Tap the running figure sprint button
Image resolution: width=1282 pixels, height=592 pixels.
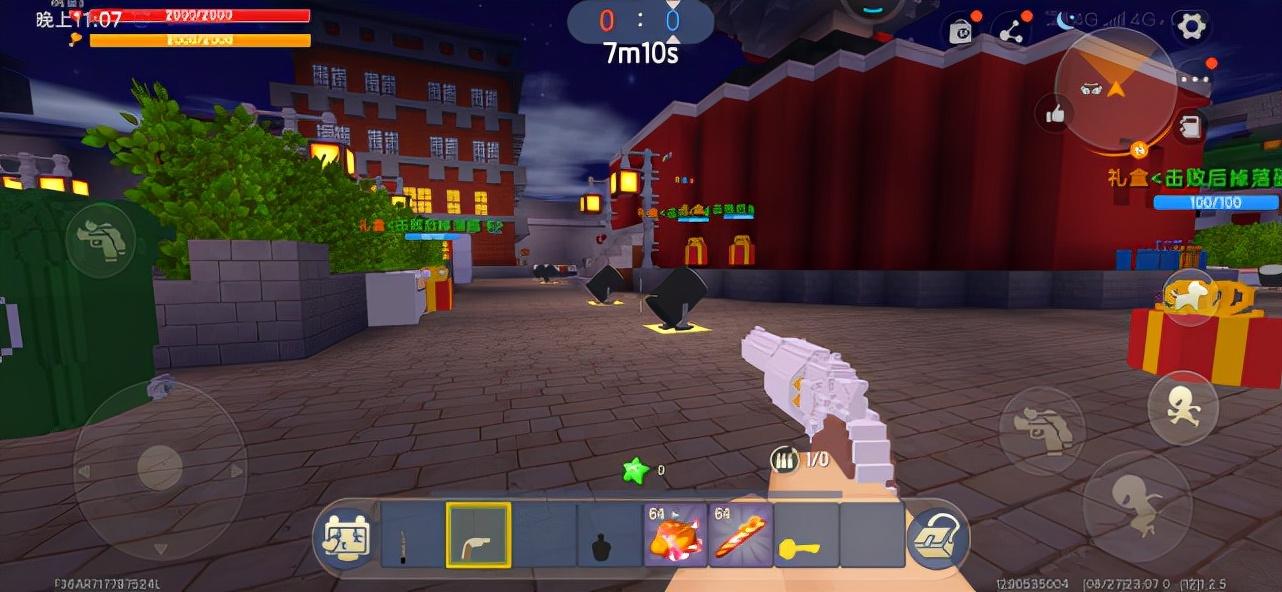(1183, 406)
